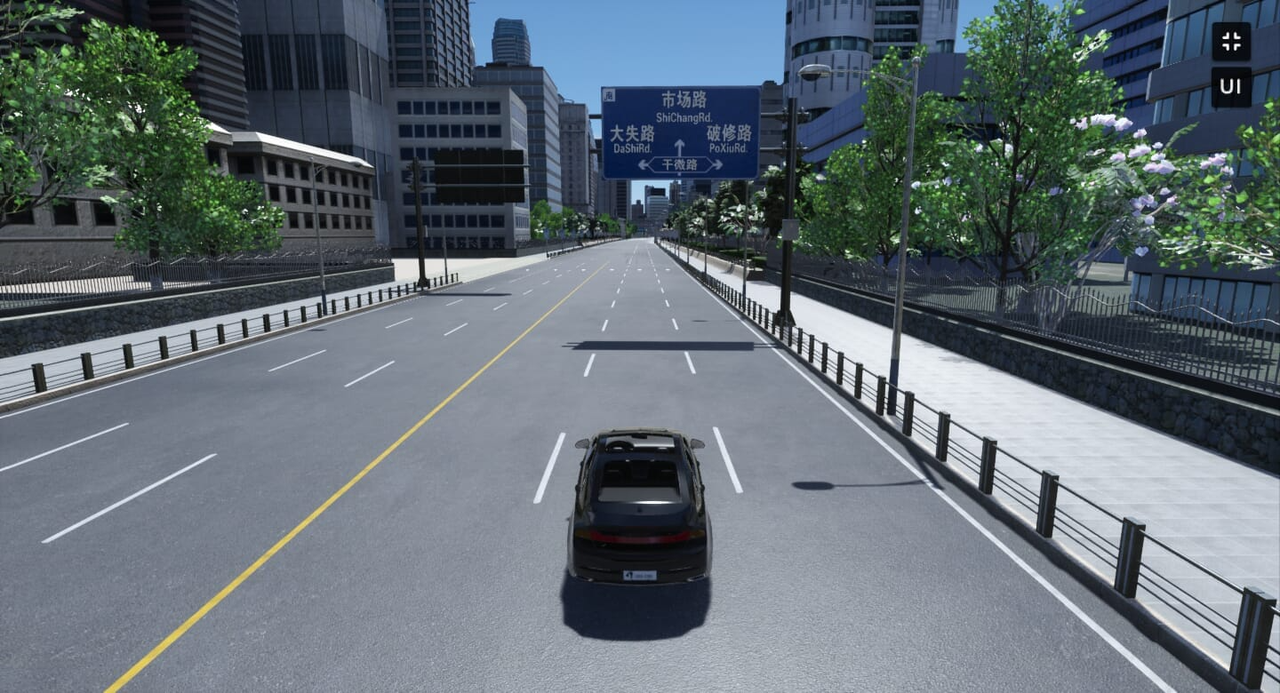
Task: Exit fullscreen with the collapse arrows button
Action: click(1231, 42)
